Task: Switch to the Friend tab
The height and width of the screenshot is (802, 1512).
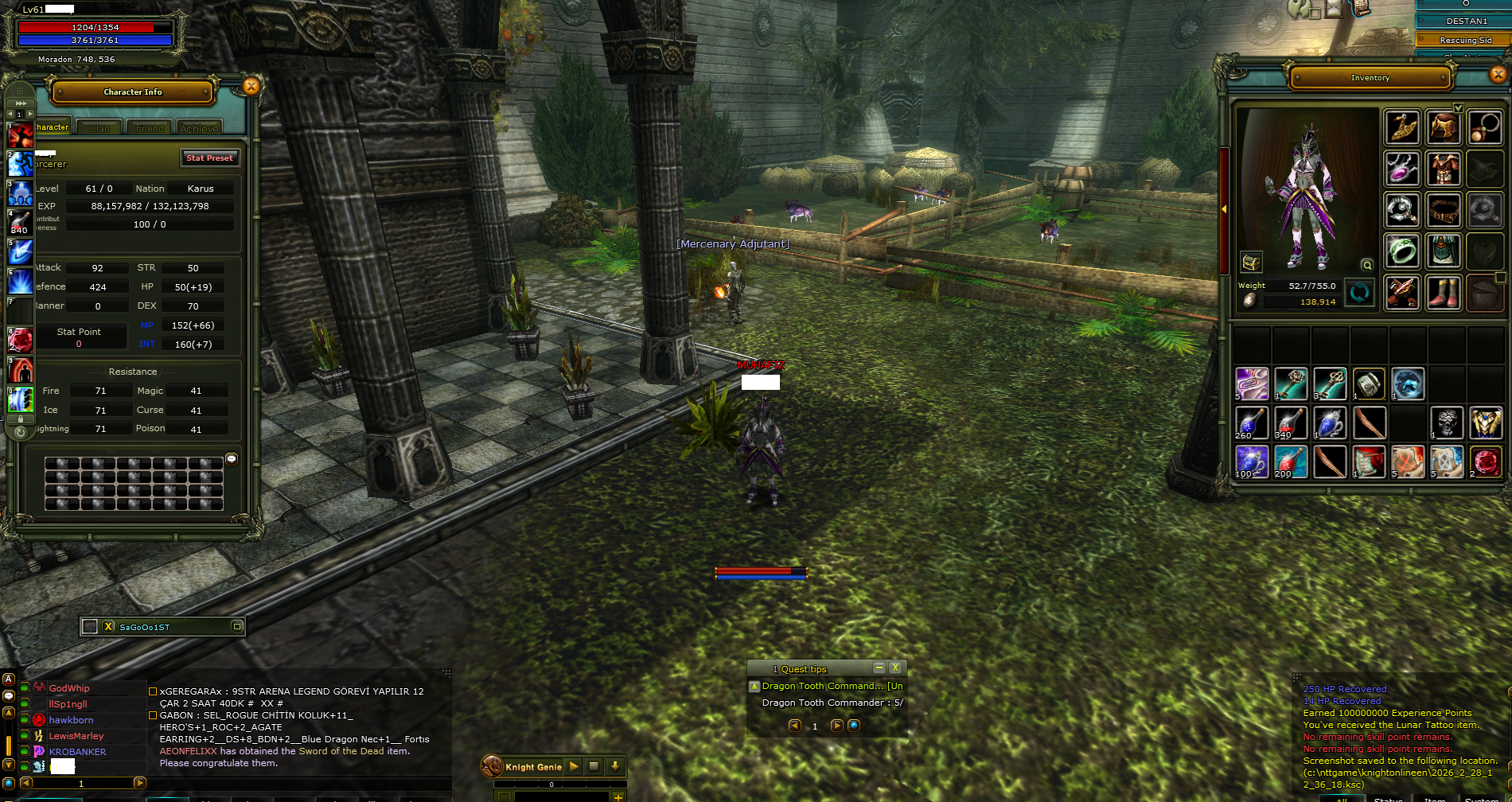Action: click(150, 128)
